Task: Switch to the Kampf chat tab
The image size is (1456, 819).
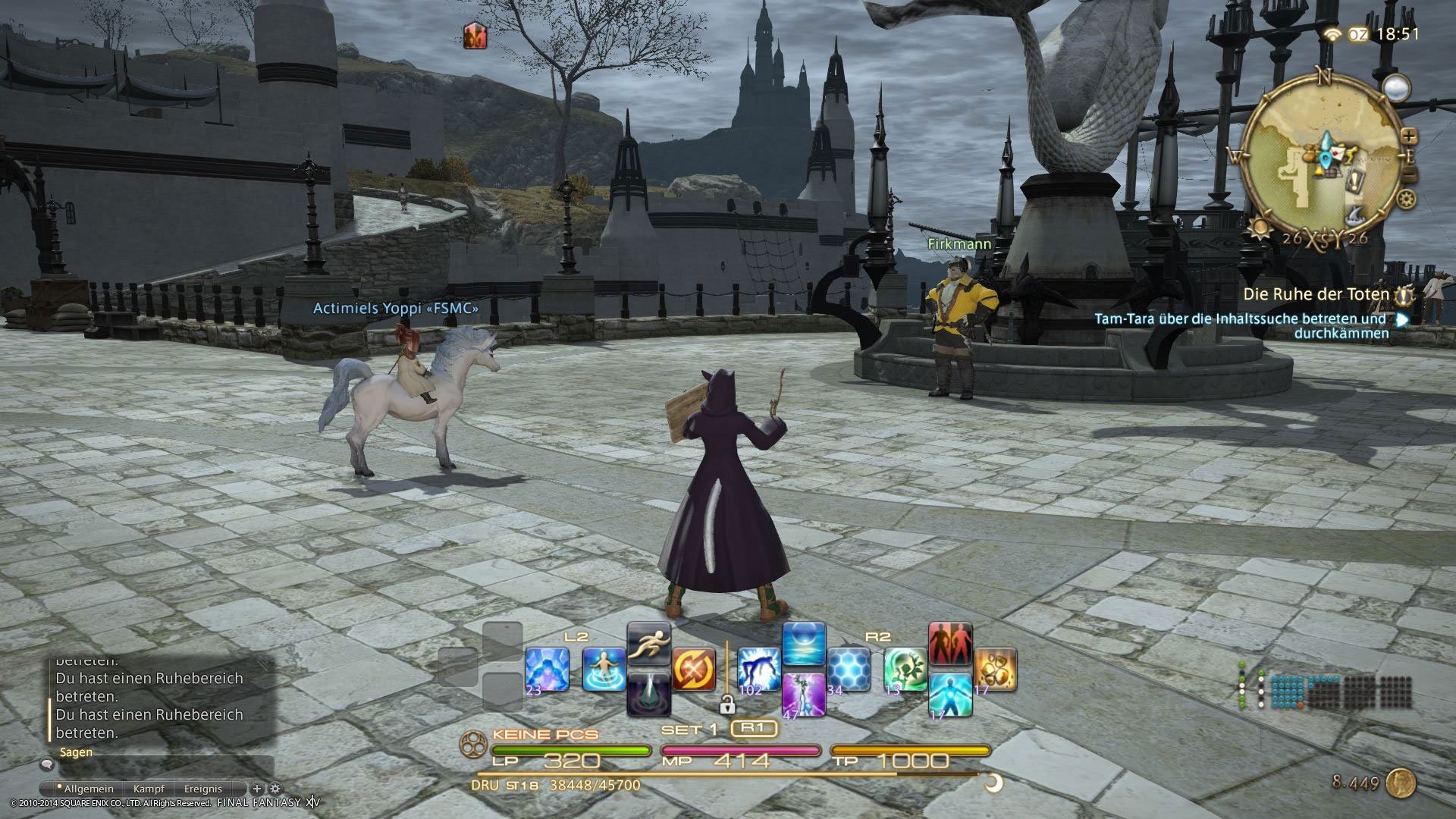Action: point(149,789)
